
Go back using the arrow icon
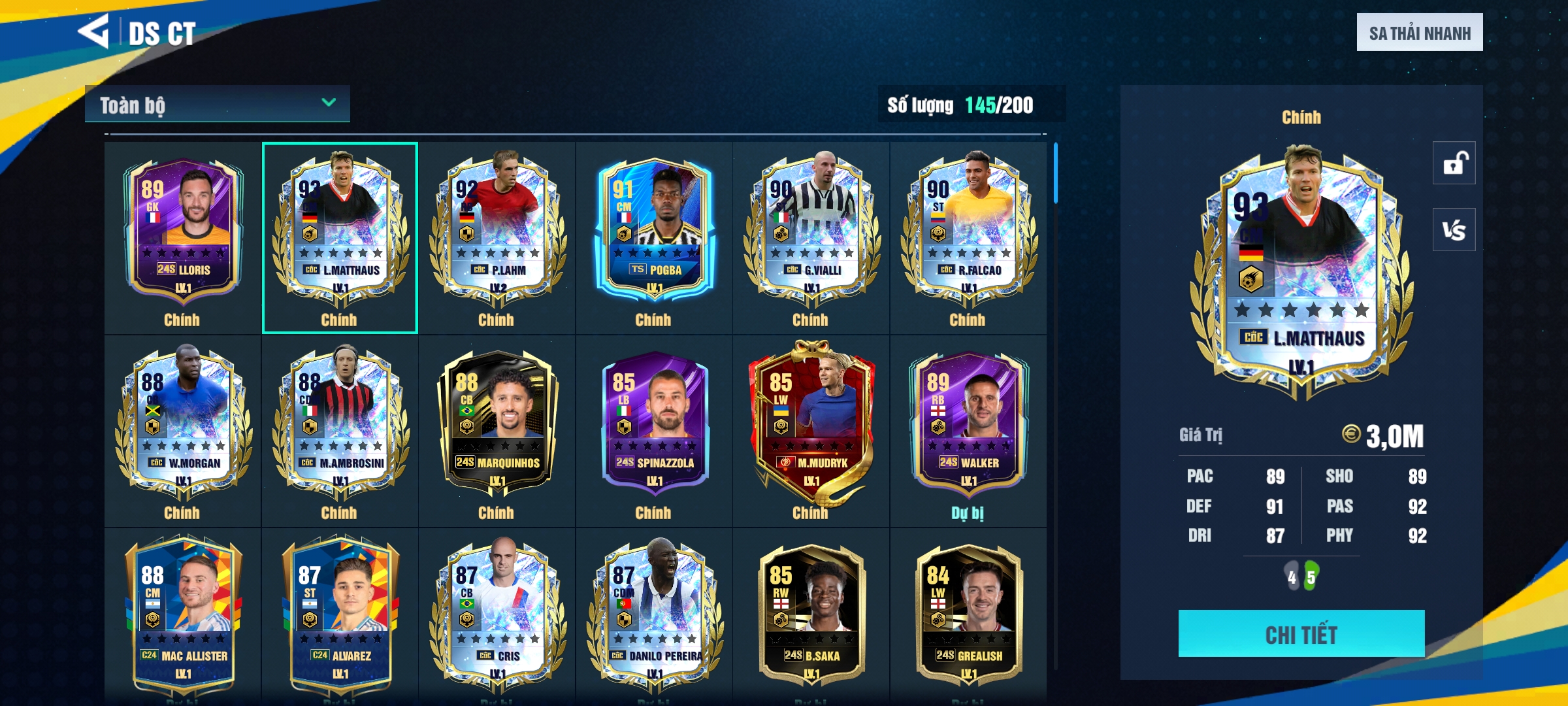click(93, 31)
